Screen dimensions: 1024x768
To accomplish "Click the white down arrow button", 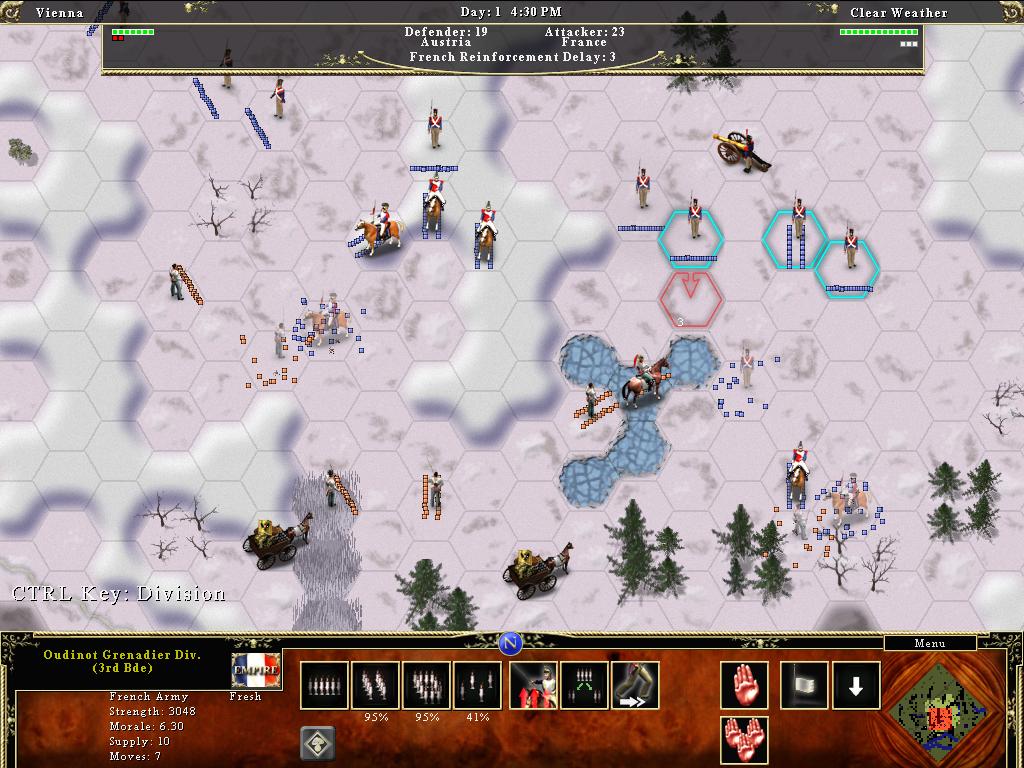I will 856,685.
